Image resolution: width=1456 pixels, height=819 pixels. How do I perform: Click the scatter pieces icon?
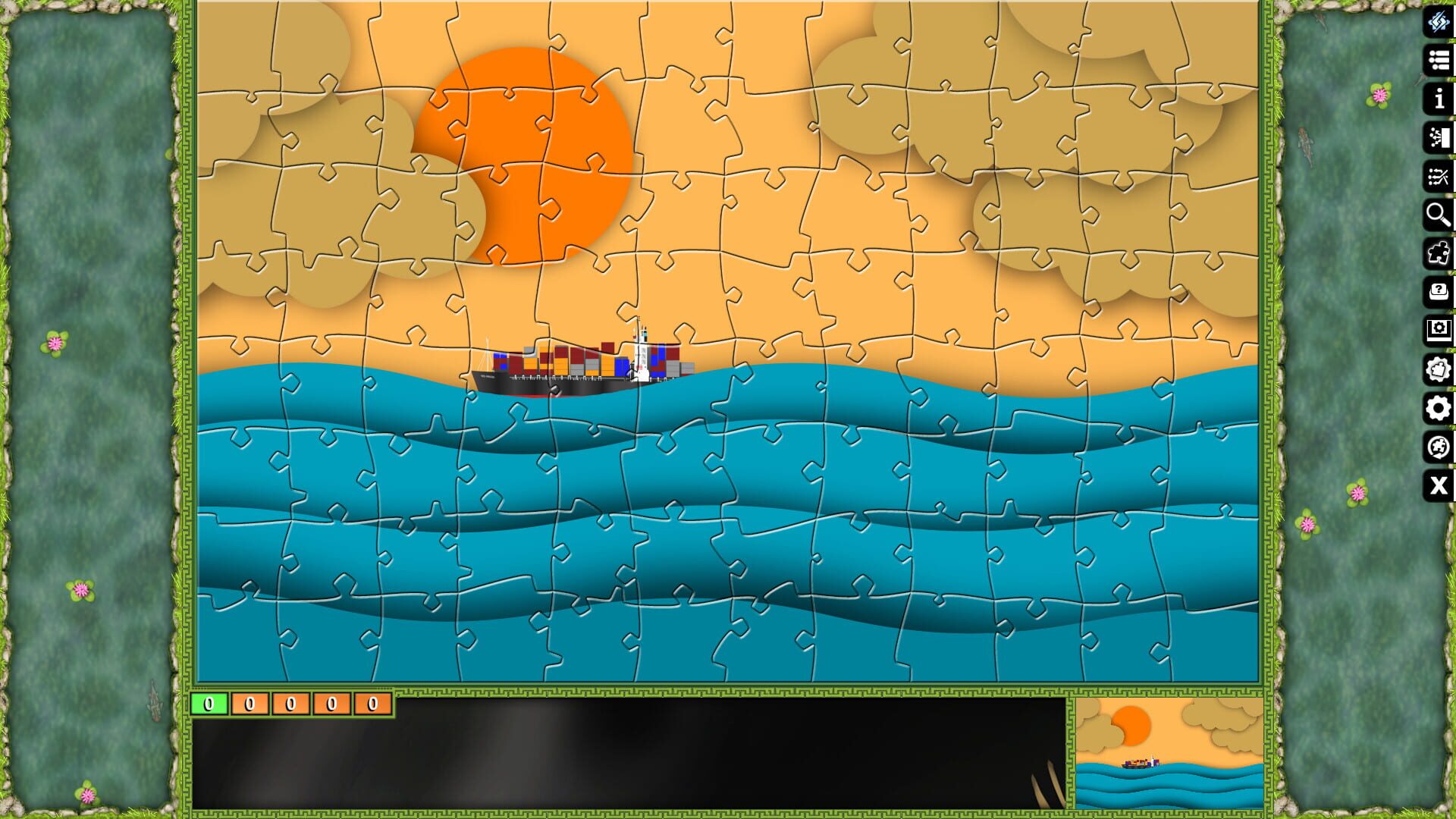(1438, 177)
